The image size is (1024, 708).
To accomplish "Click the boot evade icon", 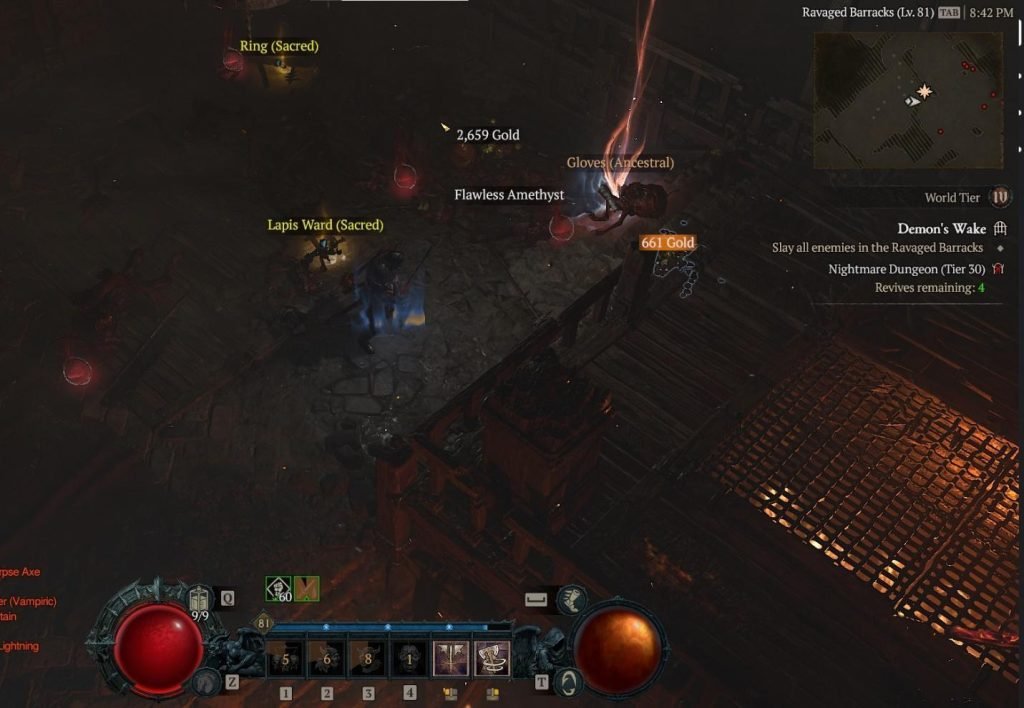I will [572, 599].
